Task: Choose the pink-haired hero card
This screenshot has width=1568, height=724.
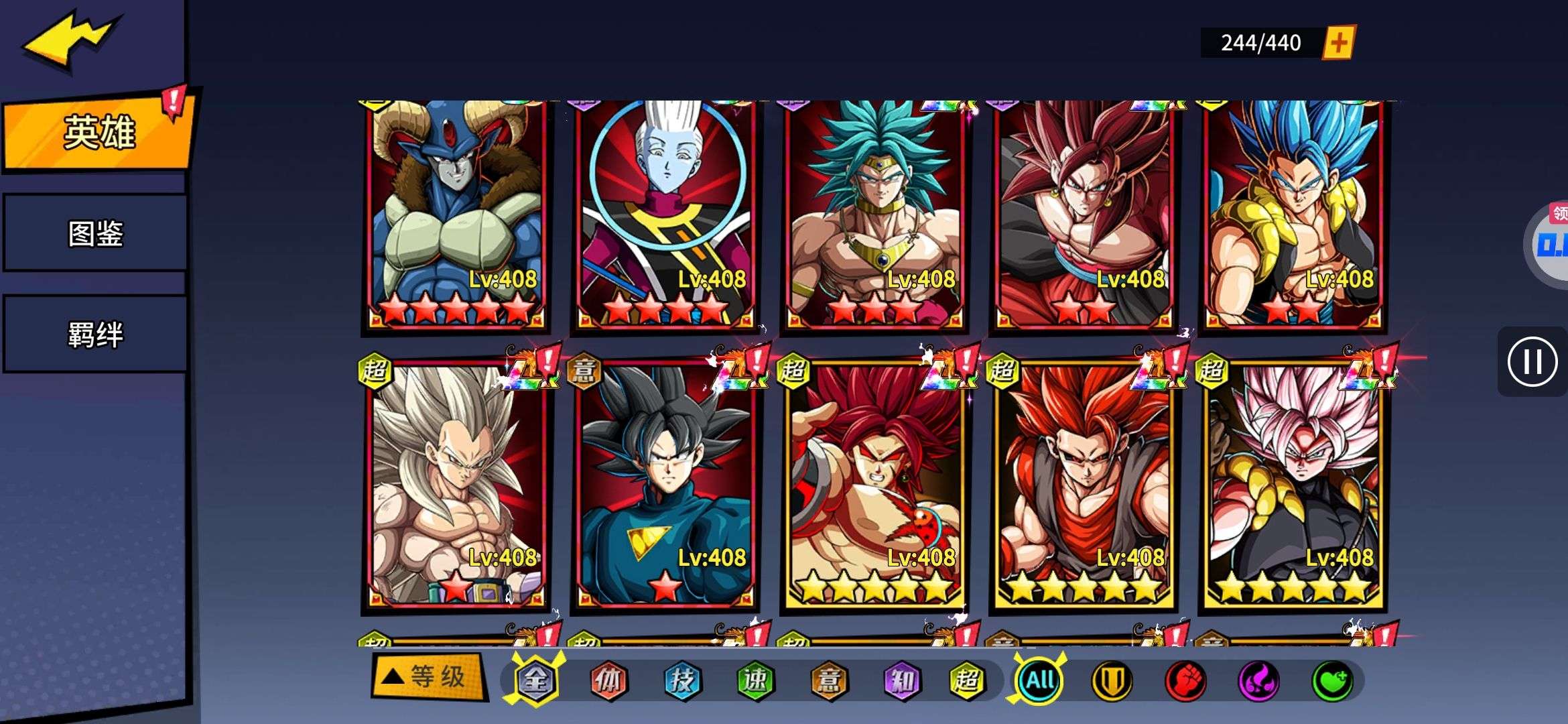Action: coord(1293,486)
